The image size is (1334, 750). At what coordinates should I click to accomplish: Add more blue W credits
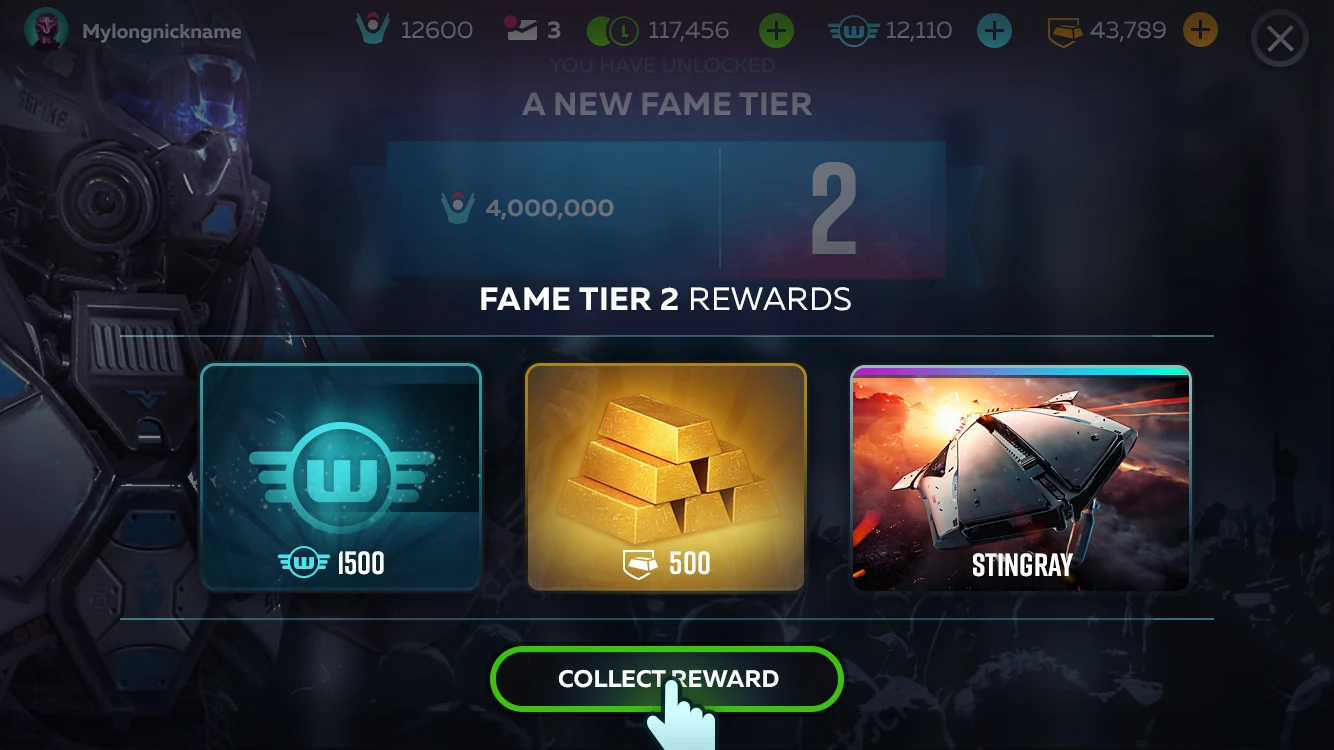(993, 31)
